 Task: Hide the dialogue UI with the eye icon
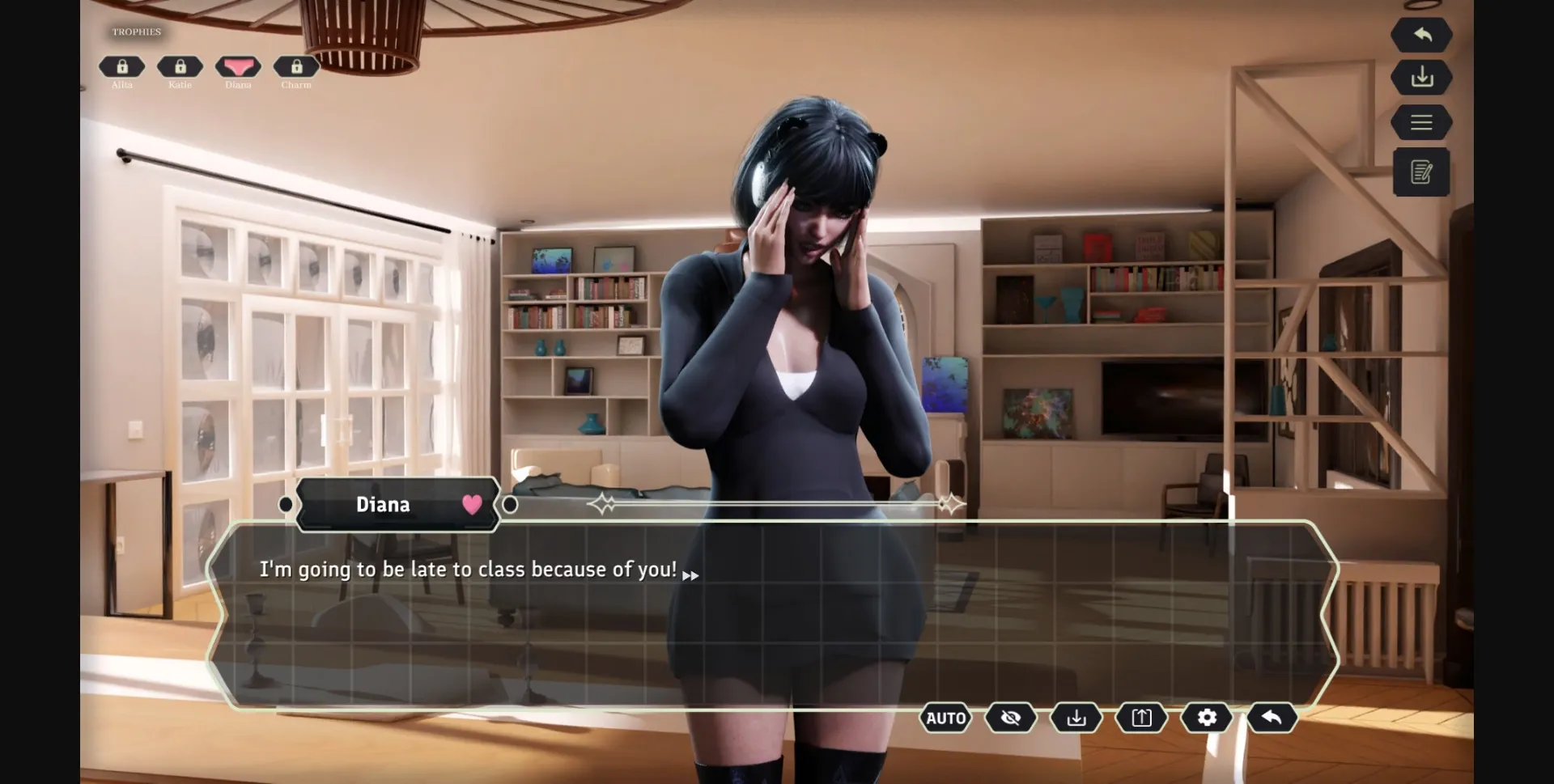1011,718
